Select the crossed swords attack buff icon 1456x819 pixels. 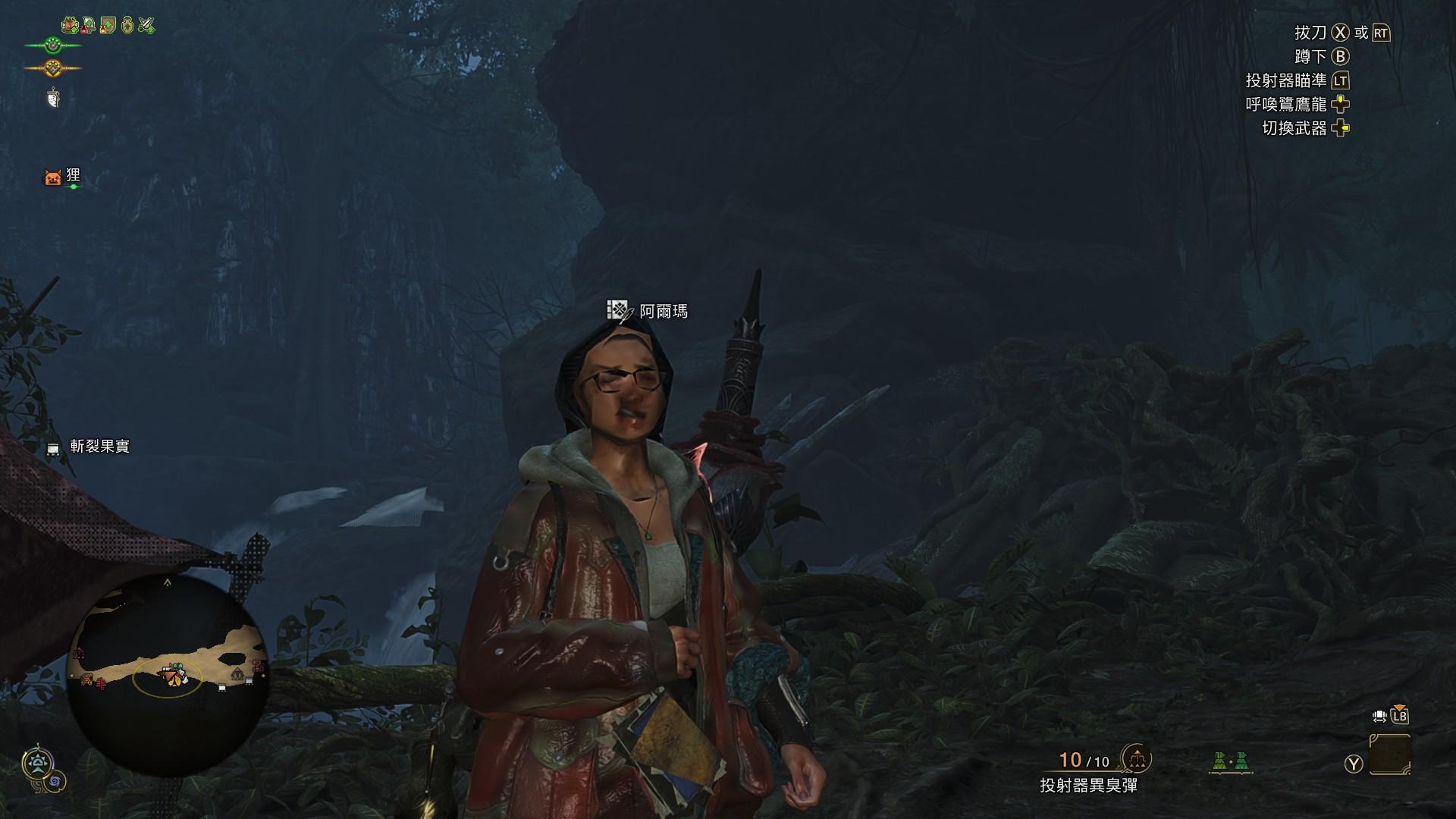pos(146,26)
